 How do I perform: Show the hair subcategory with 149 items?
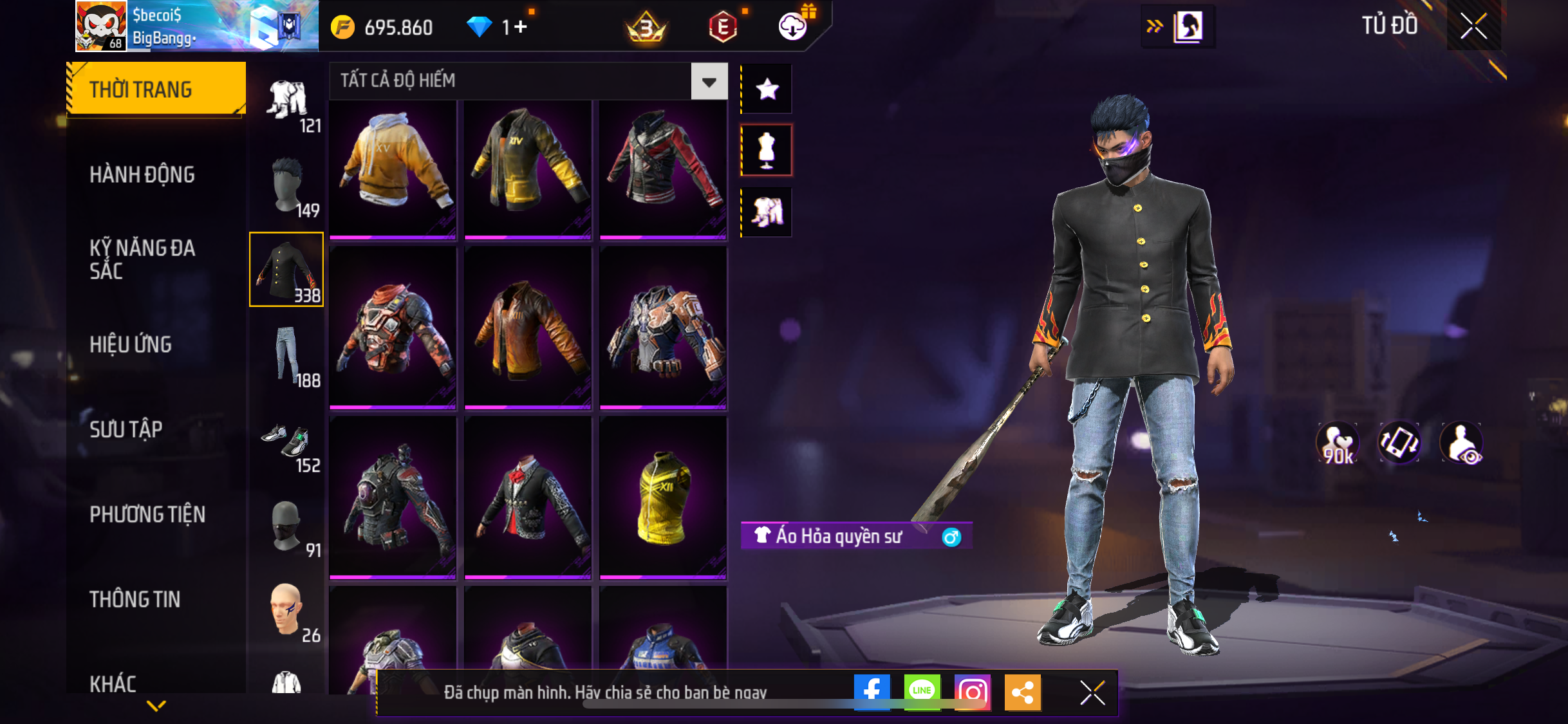(287, 187)
